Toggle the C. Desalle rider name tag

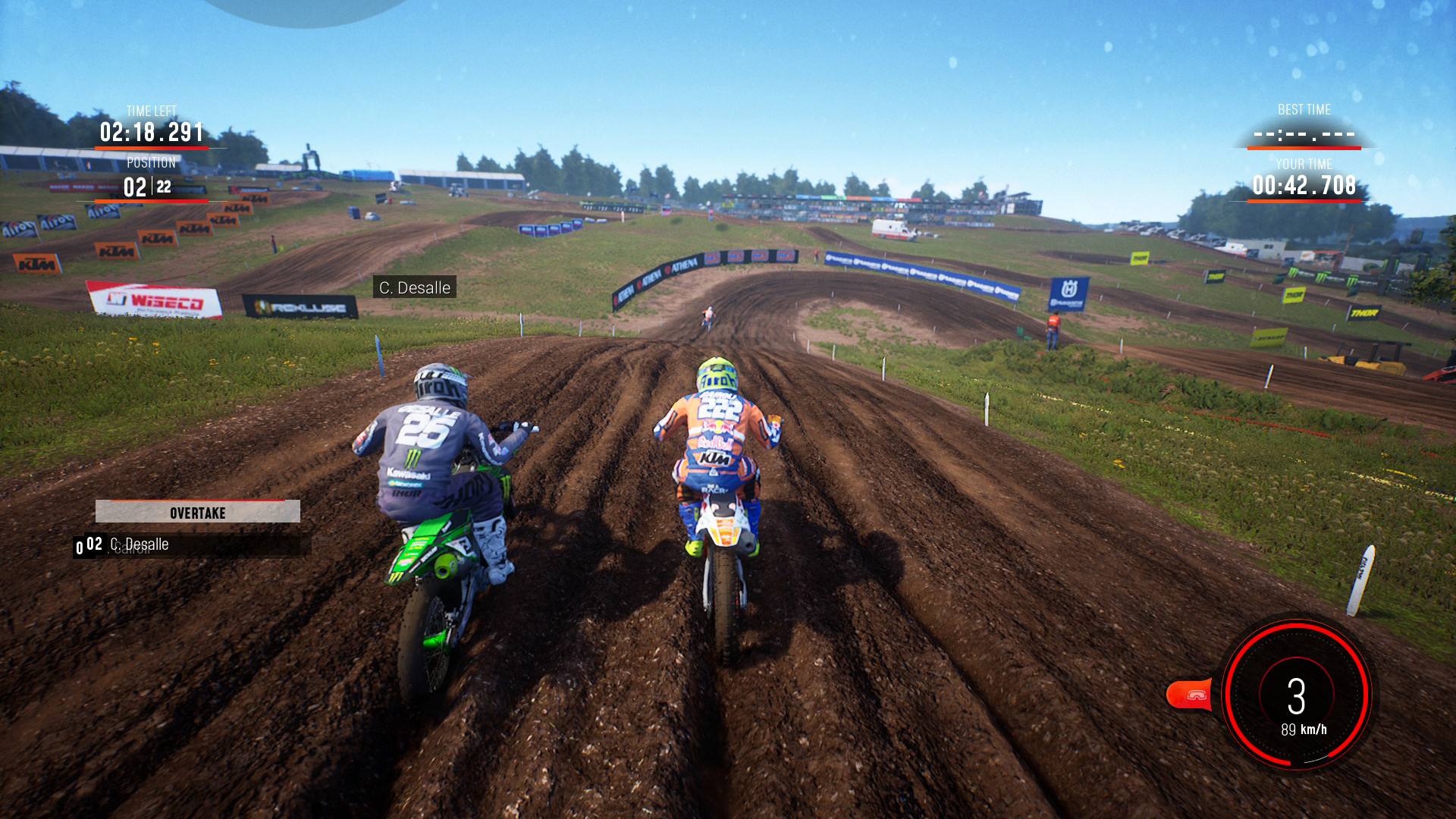tap(414, 287)
